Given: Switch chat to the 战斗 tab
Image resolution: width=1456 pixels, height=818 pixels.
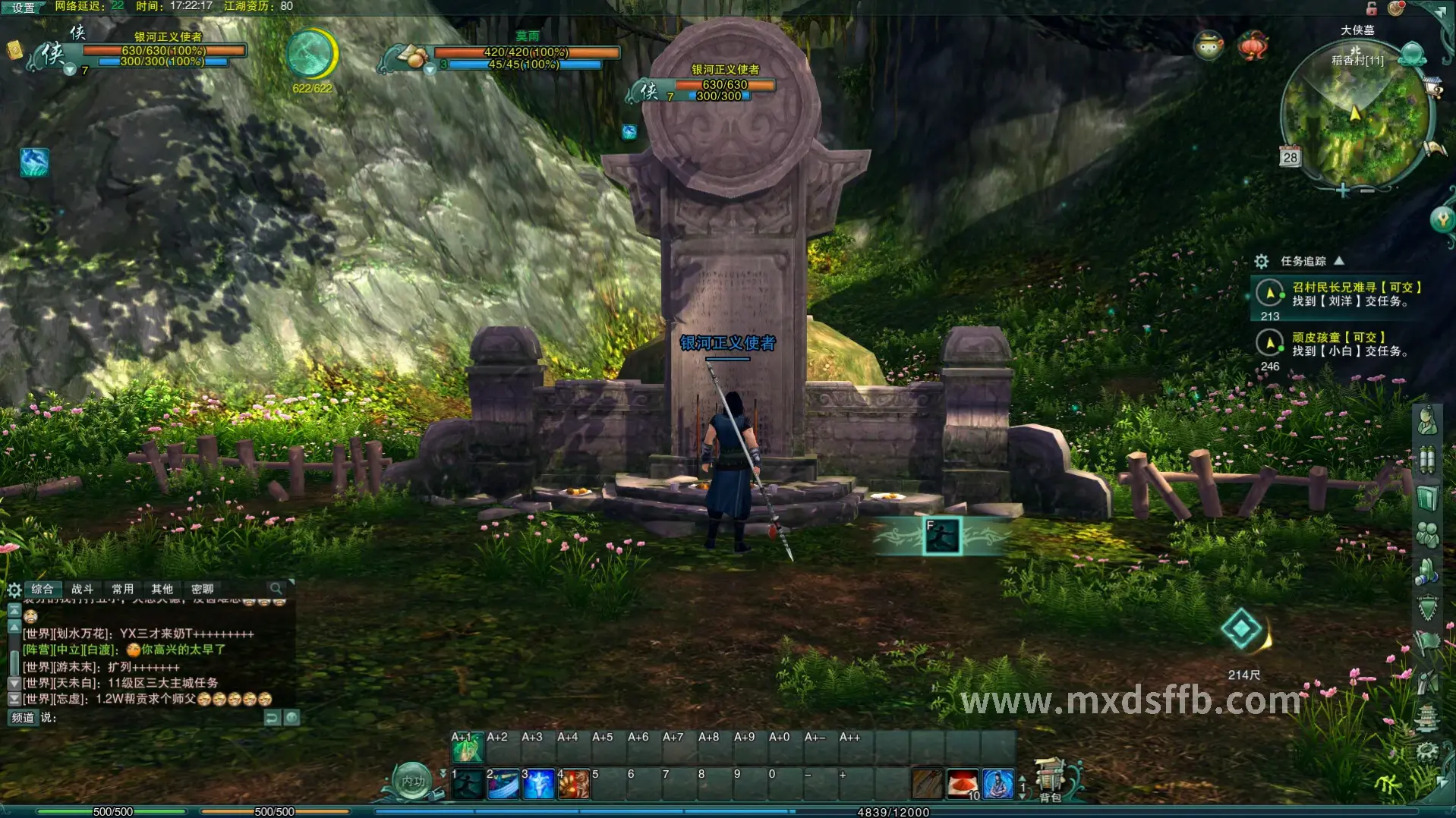Looking at the screenshot, I should coord(82,589).
